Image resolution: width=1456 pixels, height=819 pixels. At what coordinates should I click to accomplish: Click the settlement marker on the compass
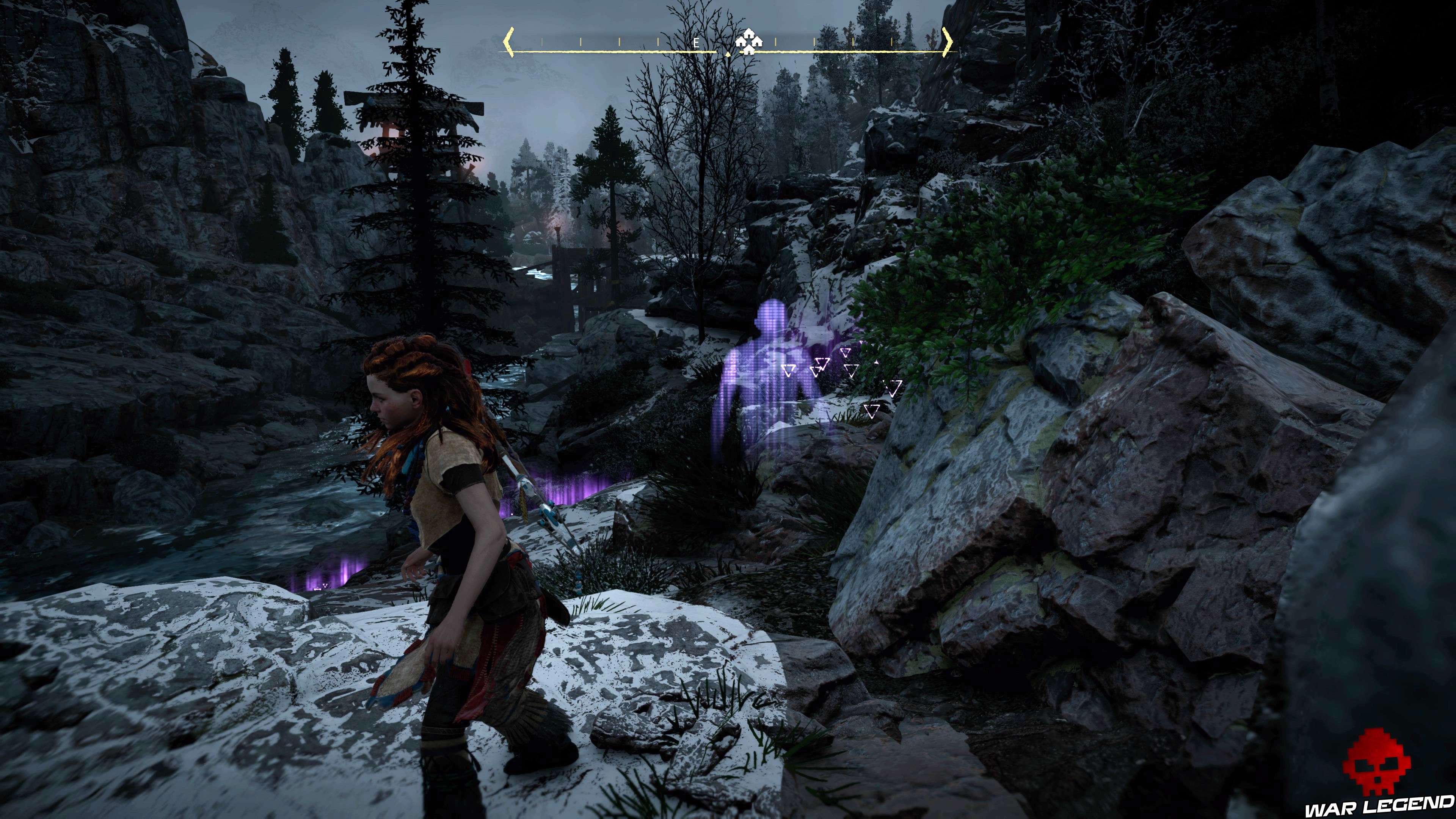click(748, 41)
